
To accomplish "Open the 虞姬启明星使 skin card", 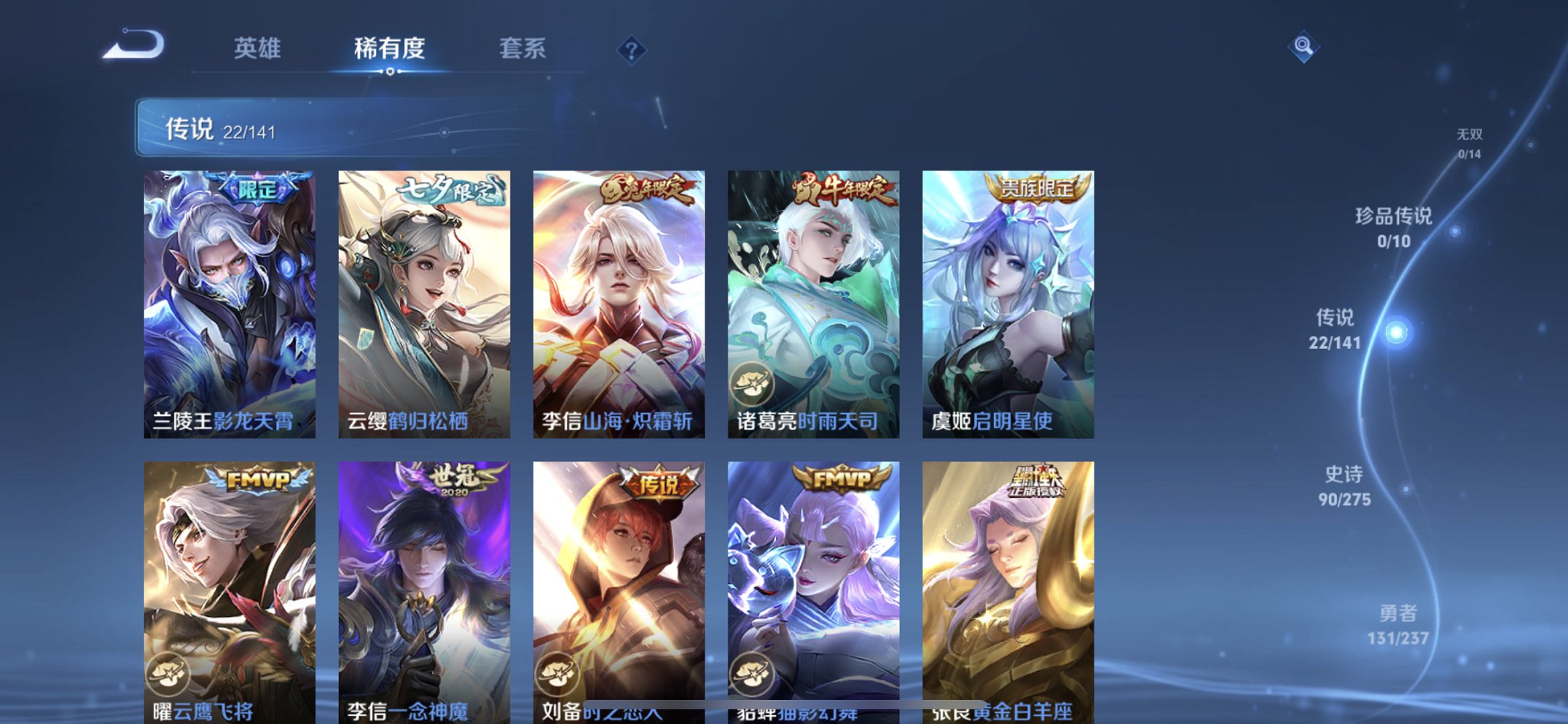I will 1009,299.
